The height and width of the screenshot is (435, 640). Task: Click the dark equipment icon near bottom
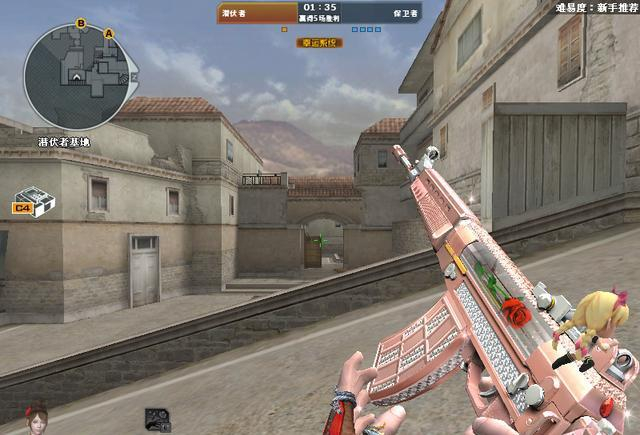point(156,419)
